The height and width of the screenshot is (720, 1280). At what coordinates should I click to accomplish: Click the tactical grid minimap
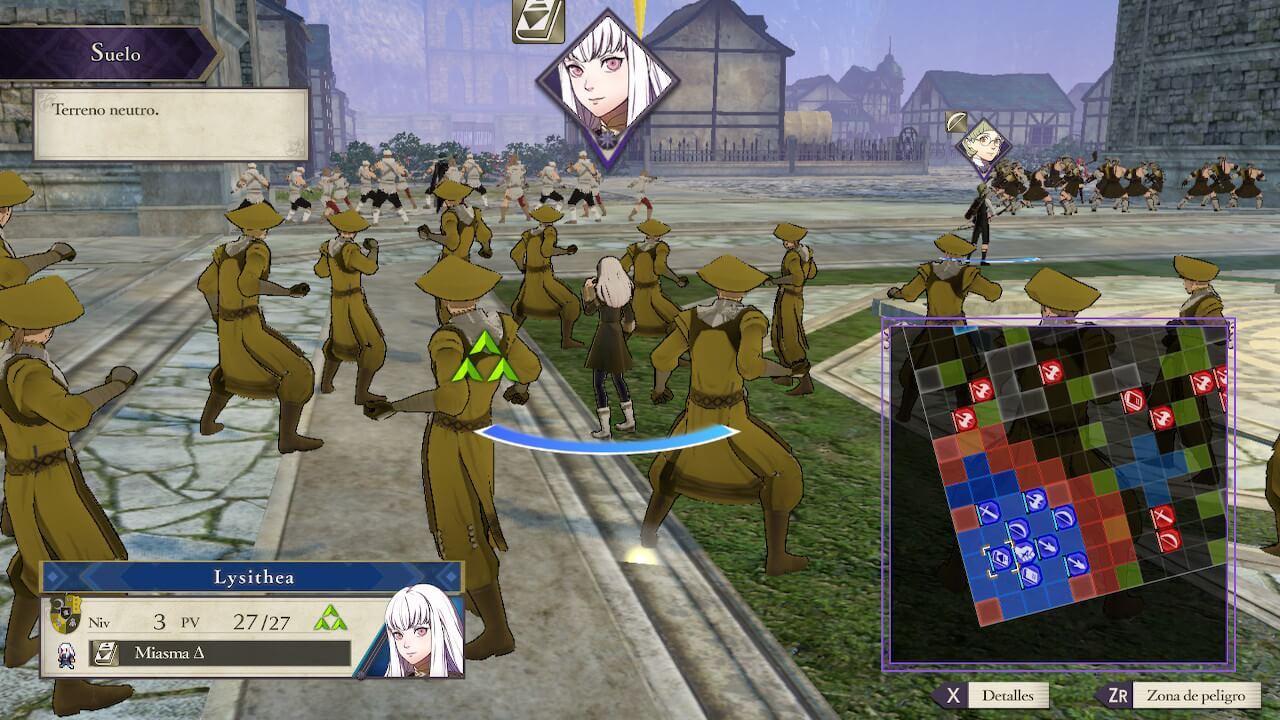[x=1058, y=493]
